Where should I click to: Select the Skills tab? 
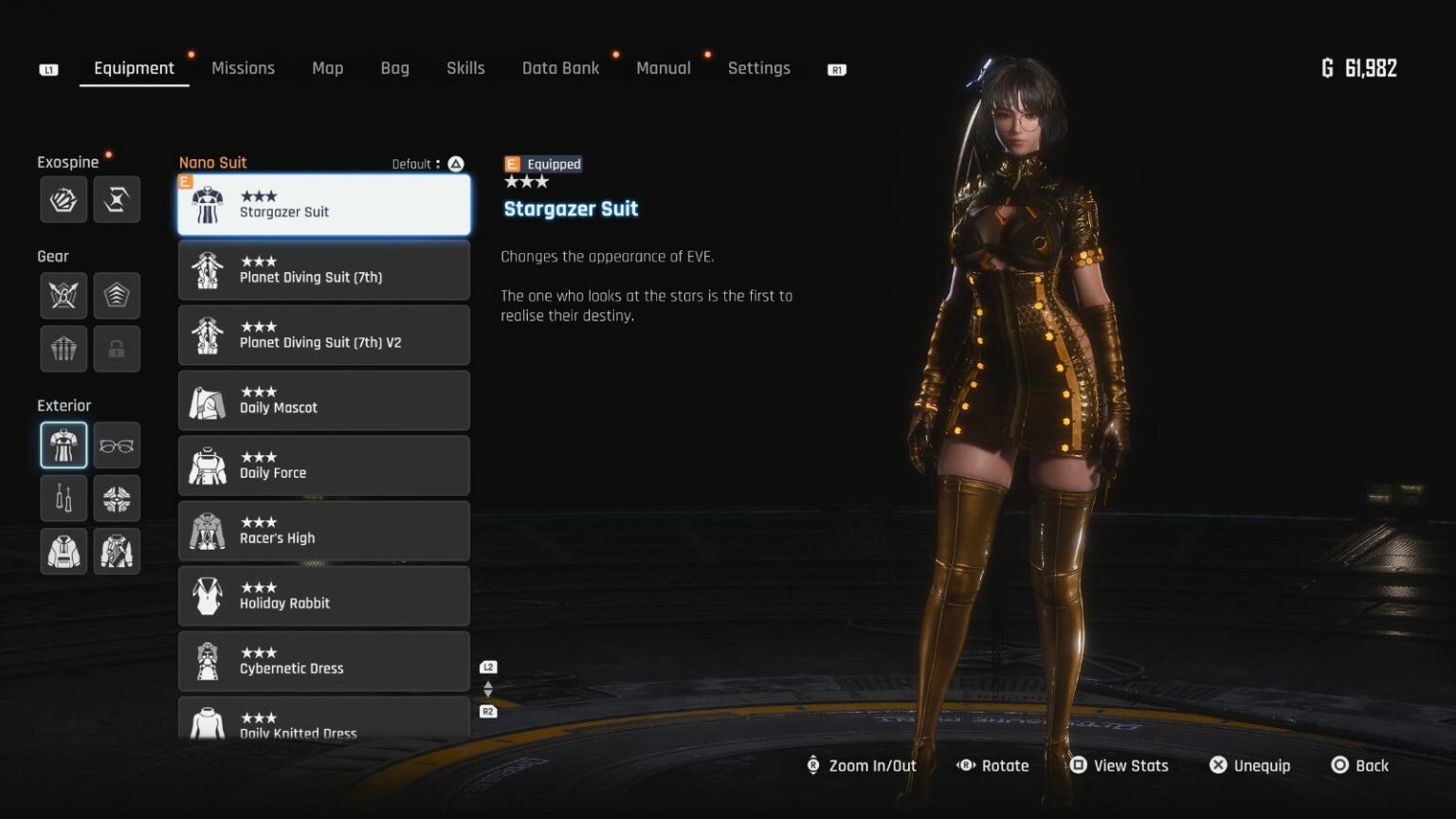coord(465,68)
